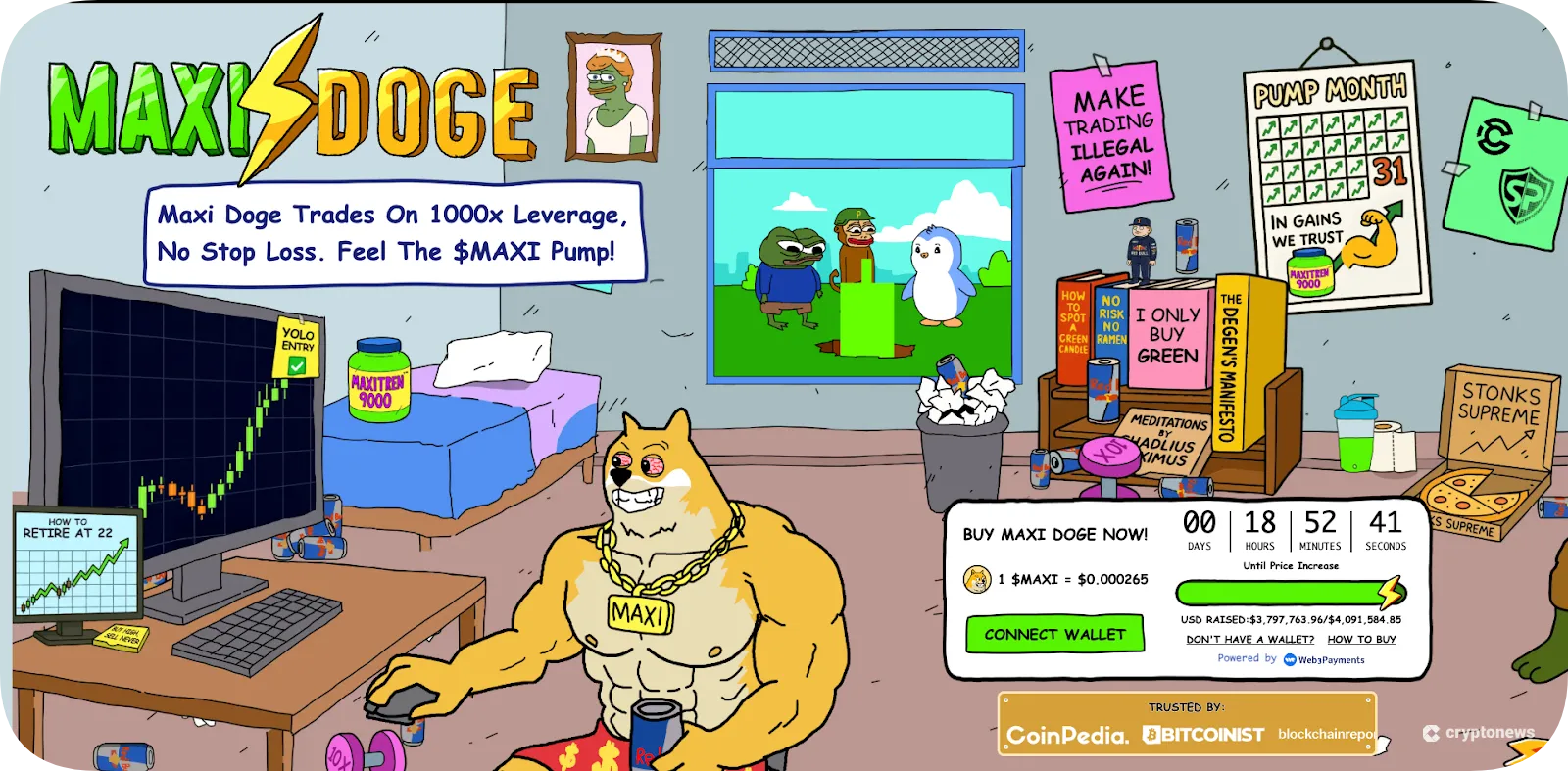Screen dimensions: 1568x771
Task: Open the HOW TO BUY link
Action: (1362, 639)
